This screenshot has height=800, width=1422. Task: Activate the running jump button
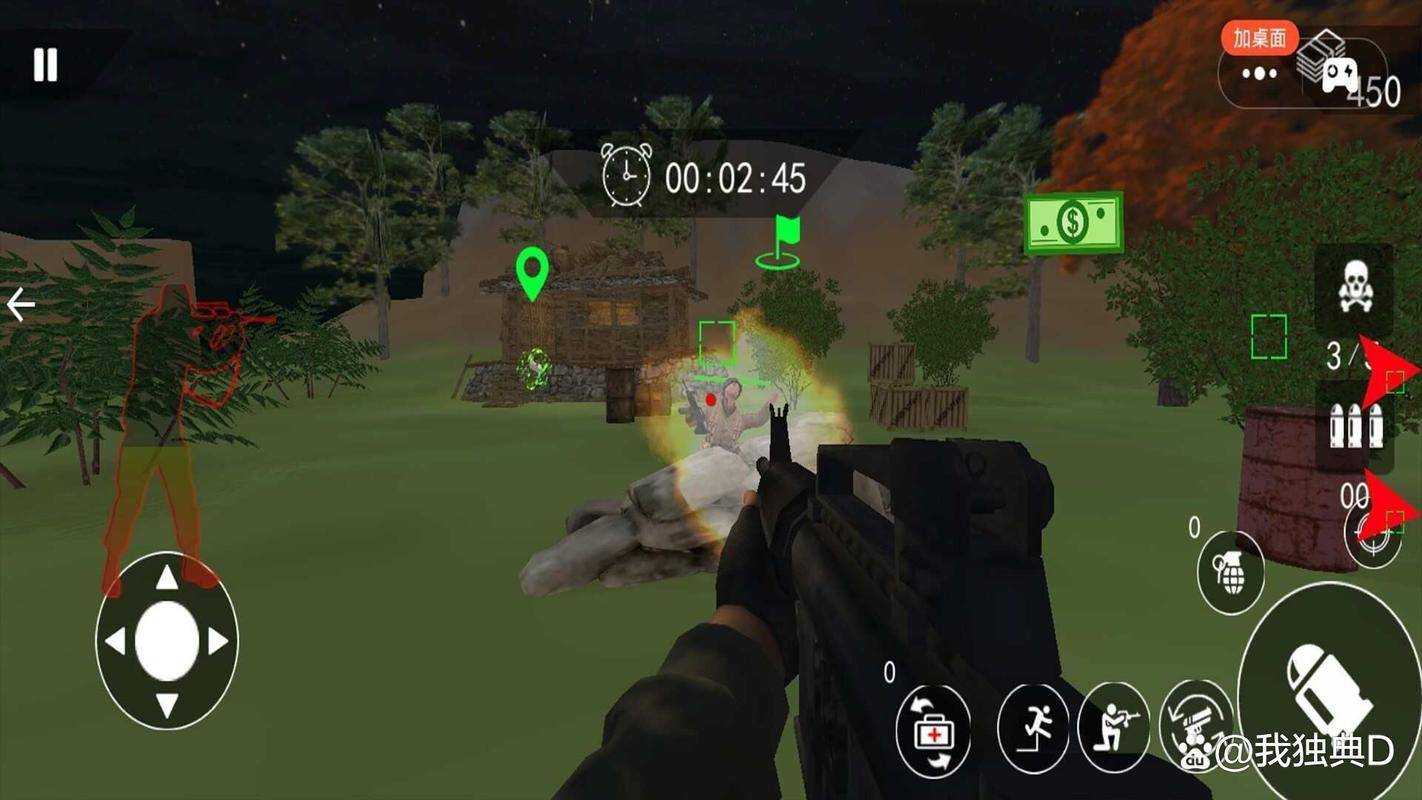1033,728
